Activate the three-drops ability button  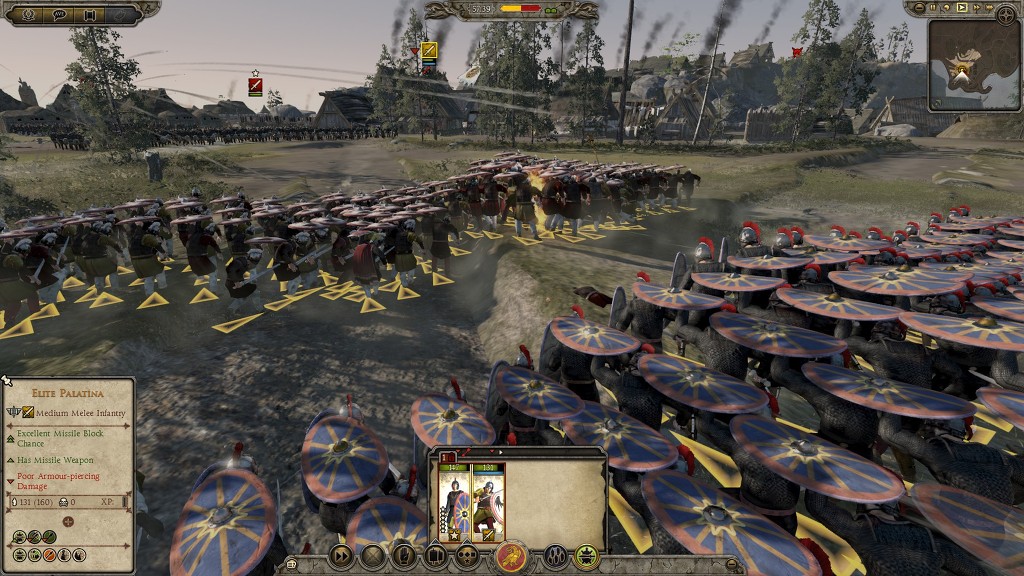[x=556, y=556]
